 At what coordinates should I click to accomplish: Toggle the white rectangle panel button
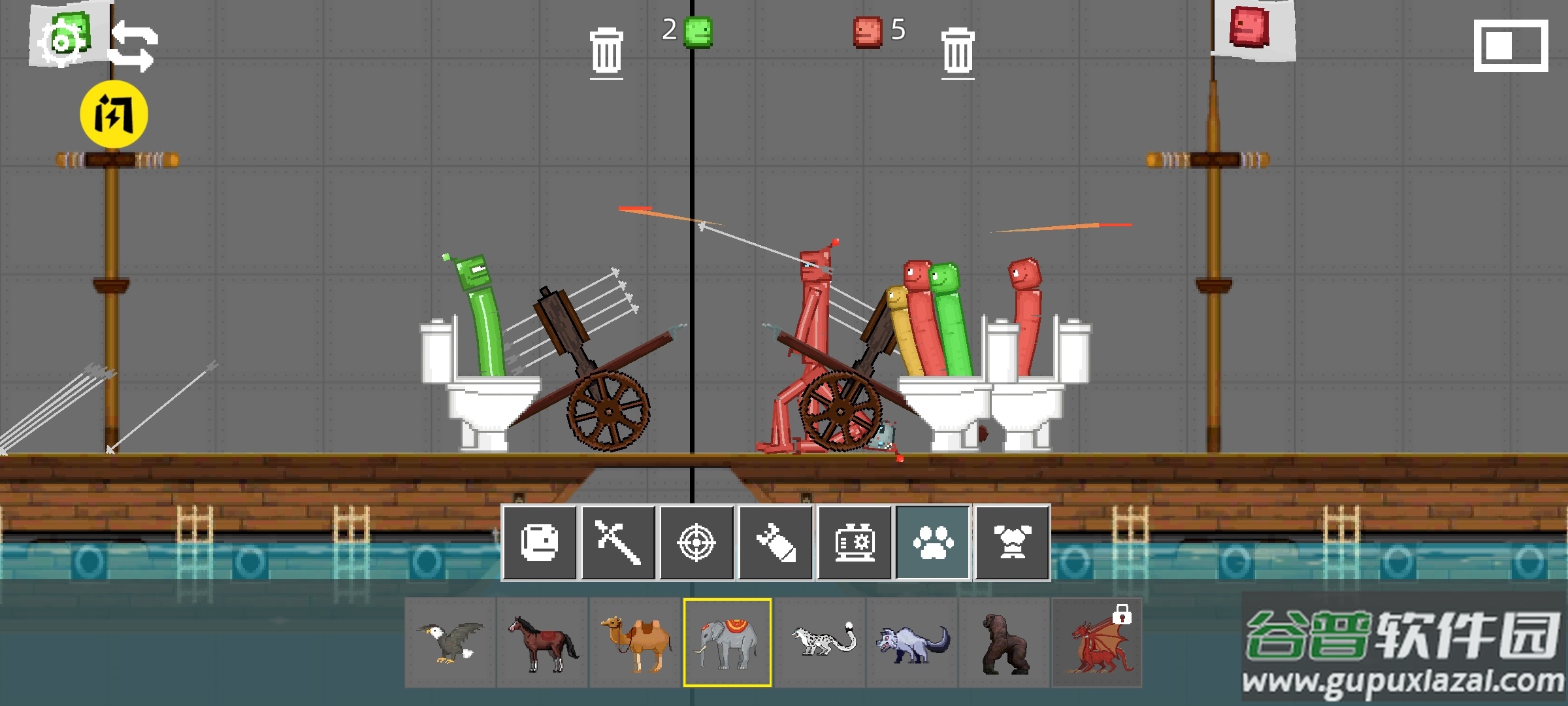[x=1511, y=46]
